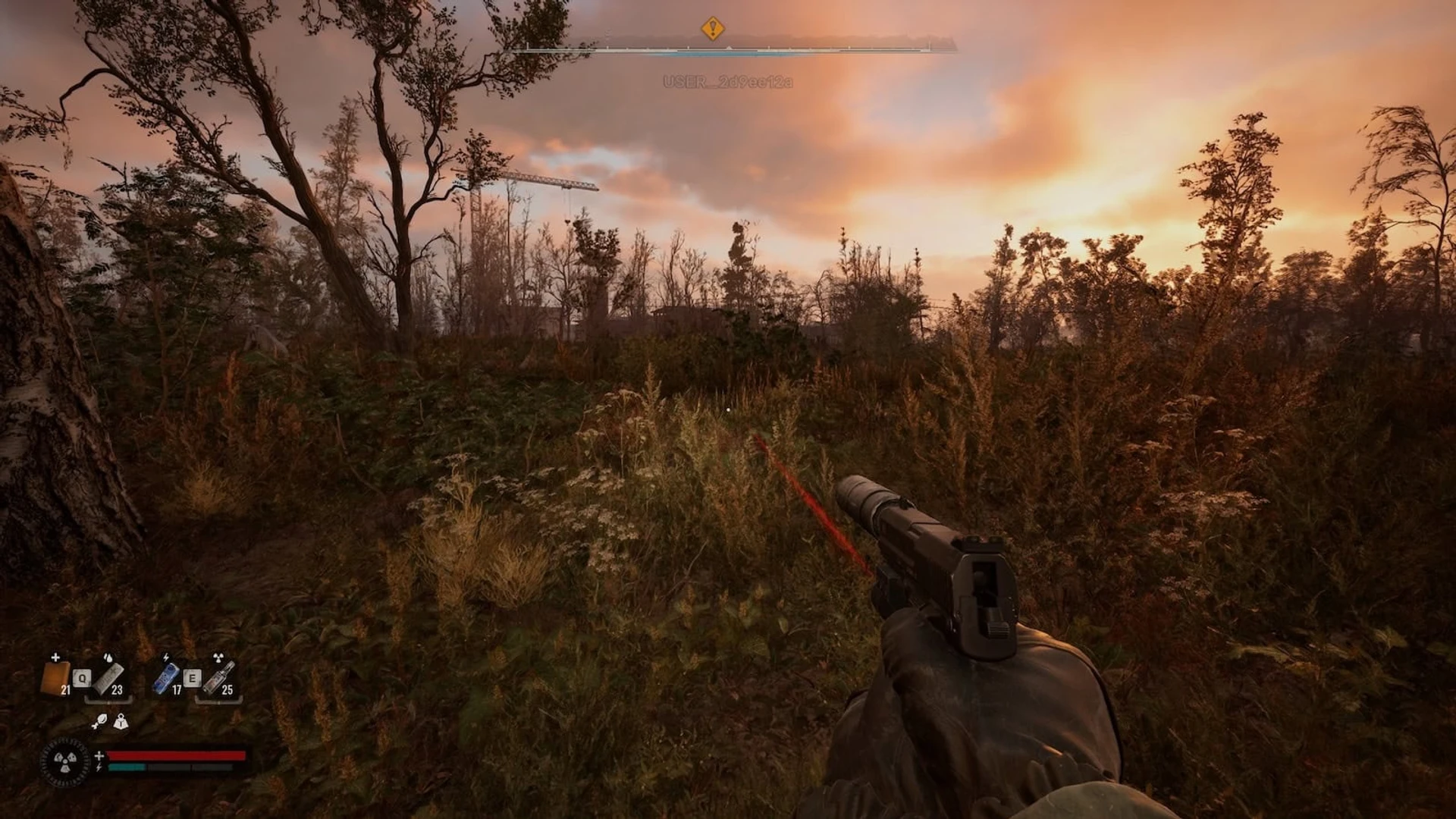Select the energy drink quick item
This screenshot has height=819, width=1456.
pos(166,677)
